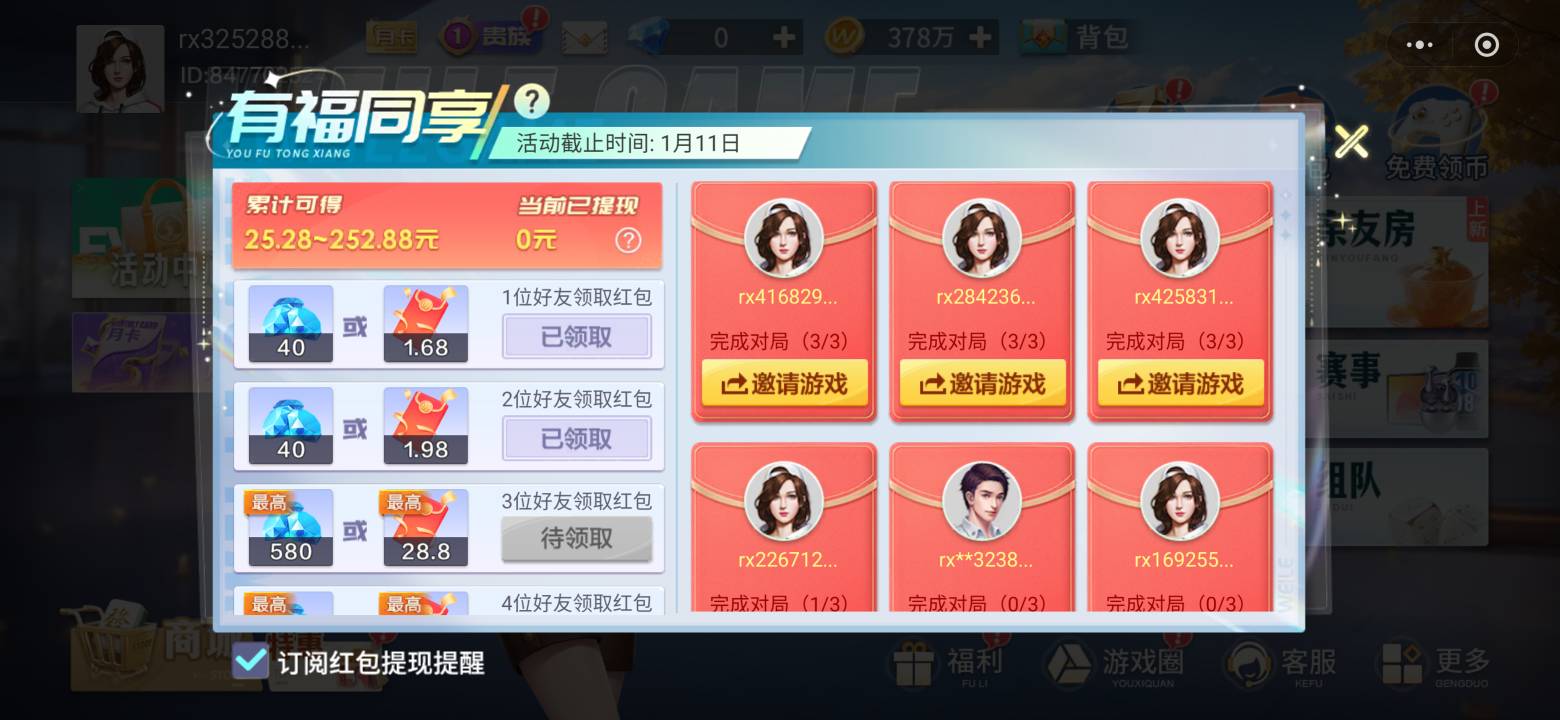The height and width of the screenshot is (720, 1560).
Task: Toggle the 订阅红包提醒 checkbox
Action: [x=252, y=661]
